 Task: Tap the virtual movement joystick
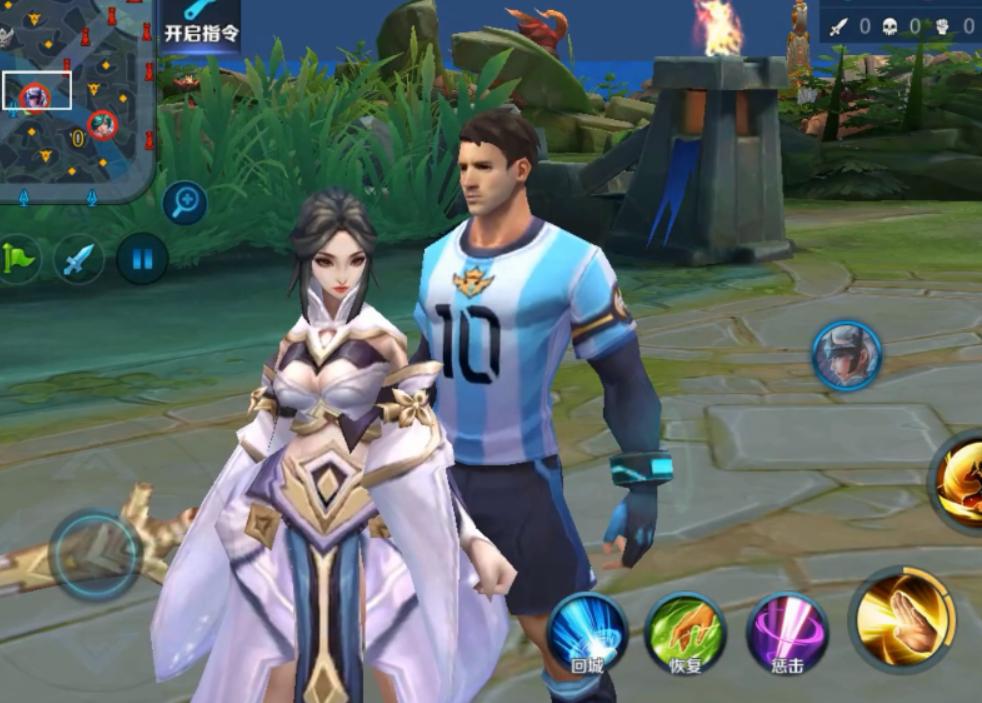[x=95, y=555]
